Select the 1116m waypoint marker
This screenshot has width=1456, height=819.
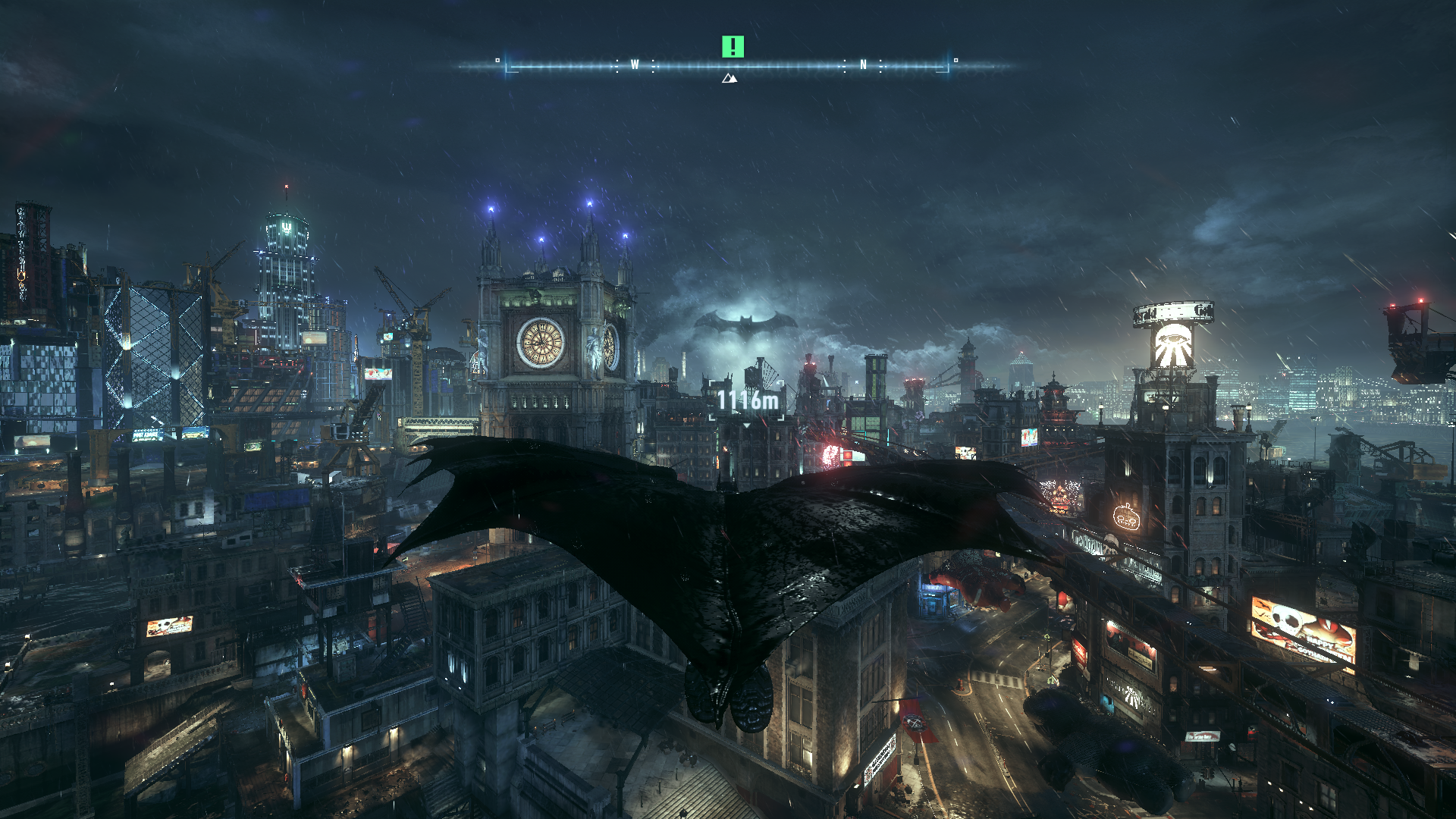tap(748, 401)
